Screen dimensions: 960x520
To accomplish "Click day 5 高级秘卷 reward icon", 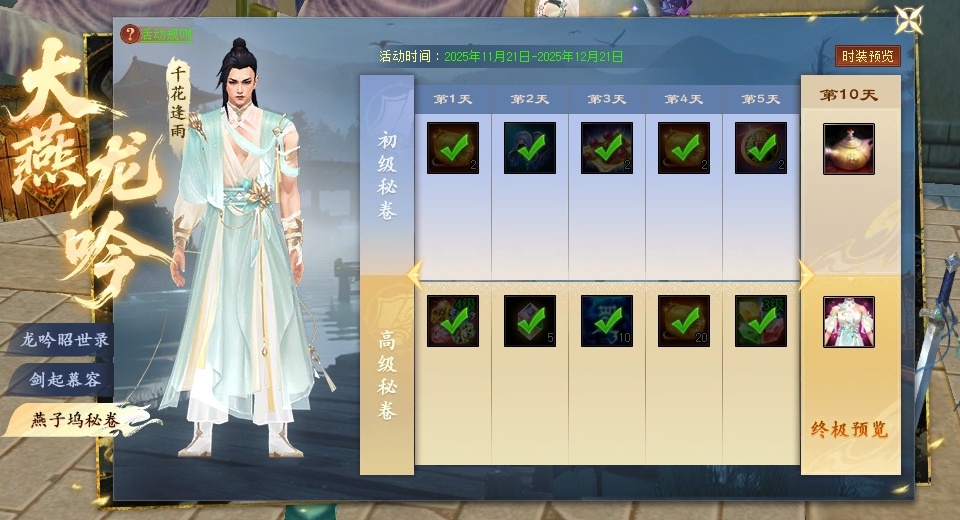I will [x=761, y=322].
